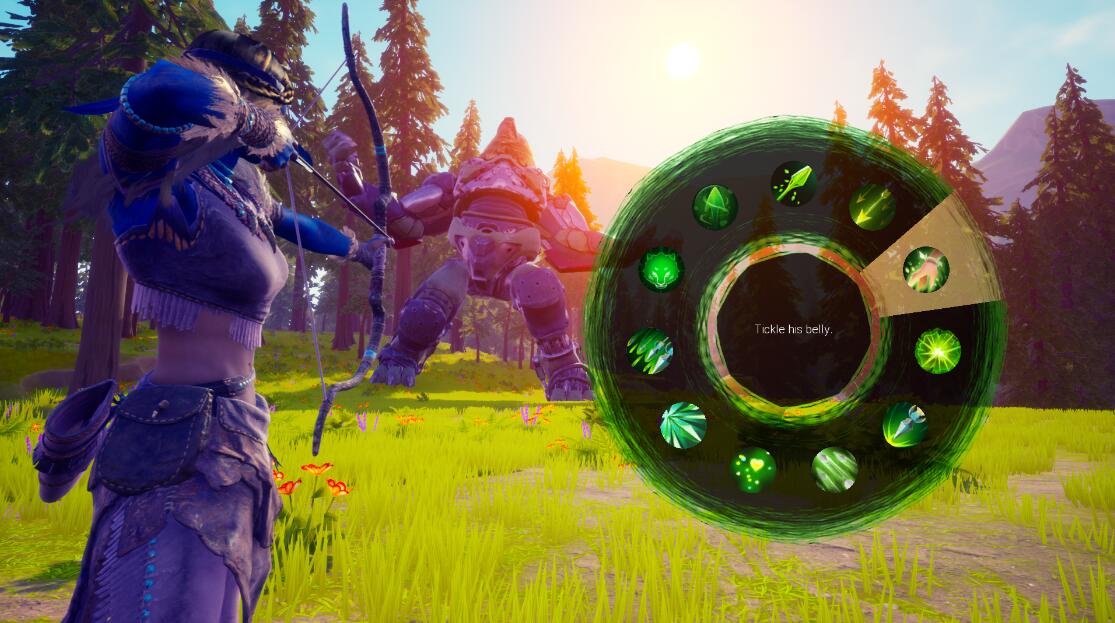This screenshot has width=1115, height=623.
Task: Choose the multiple arrowheads volley ability
Action: tap(650, 351)
